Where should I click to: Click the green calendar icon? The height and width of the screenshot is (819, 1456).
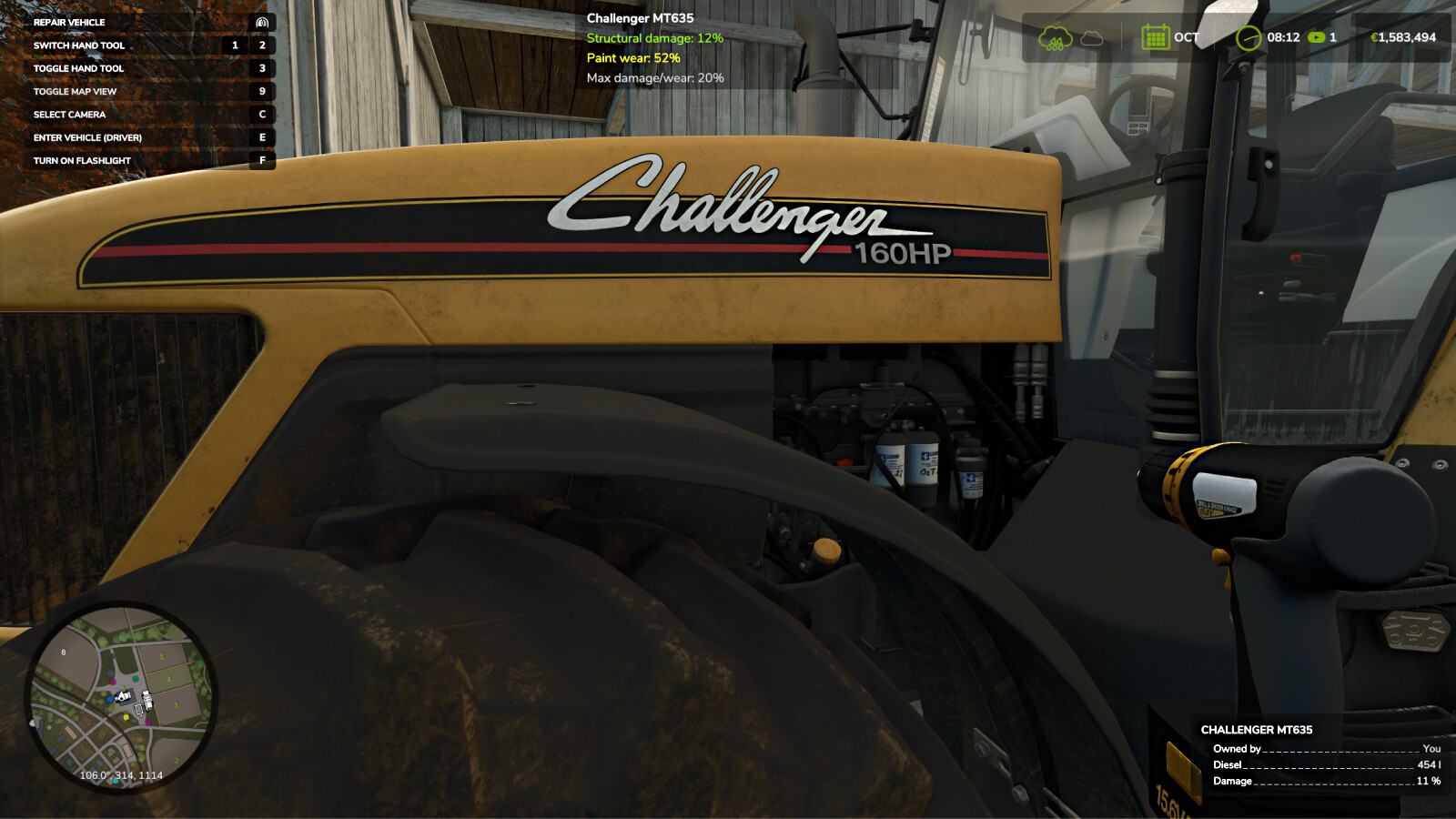(1155, 37)
